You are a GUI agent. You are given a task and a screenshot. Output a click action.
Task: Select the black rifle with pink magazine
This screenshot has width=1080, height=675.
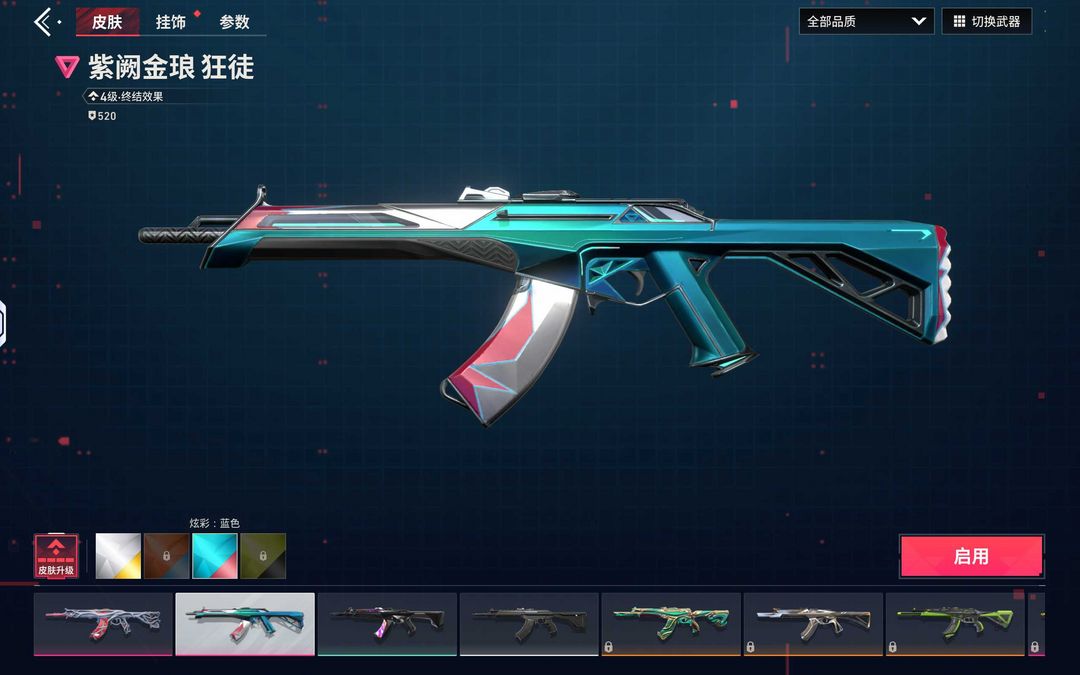click(387, 624)
